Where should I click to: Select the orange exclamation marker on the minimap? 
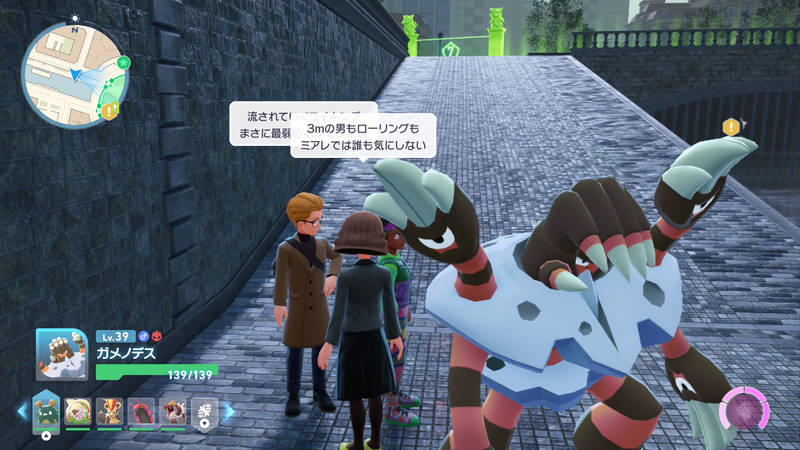[x=110, y=111]
